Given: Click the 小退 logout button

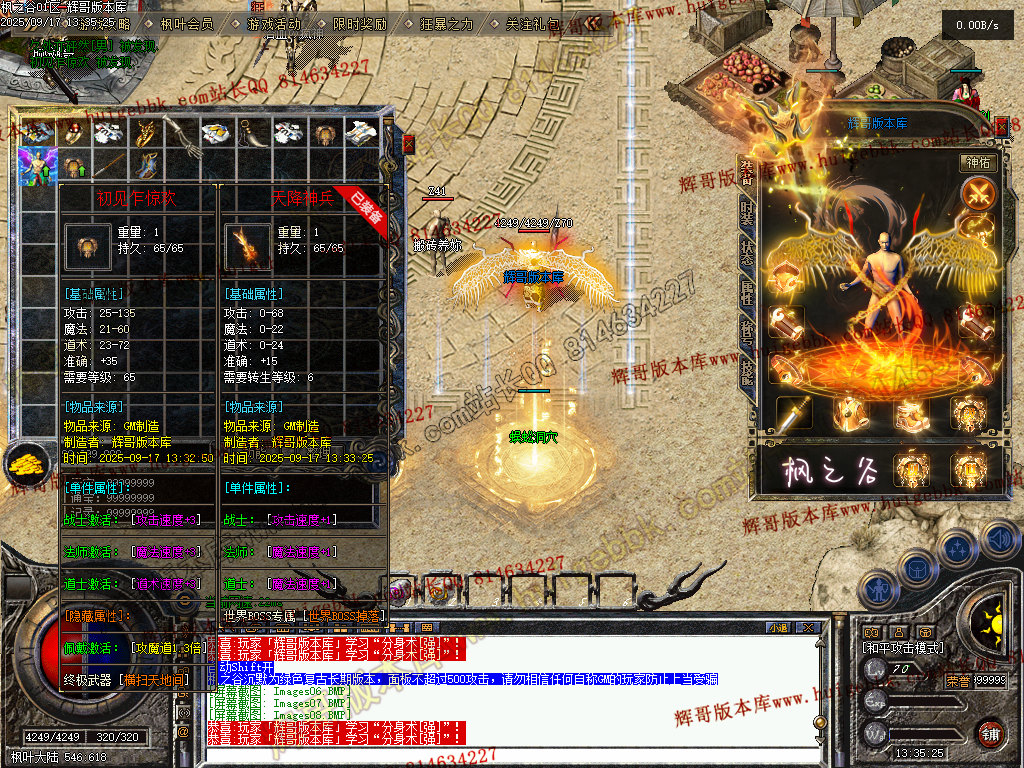Looking at the screenshot, I should [778, 627].
